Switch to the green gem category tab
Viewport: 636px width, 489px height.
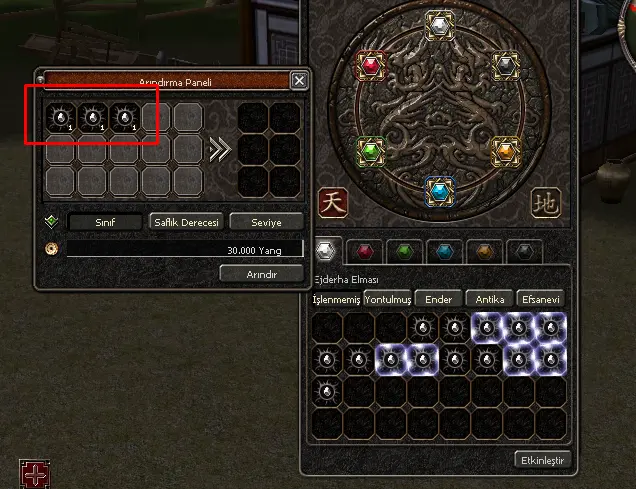(404, 251)
